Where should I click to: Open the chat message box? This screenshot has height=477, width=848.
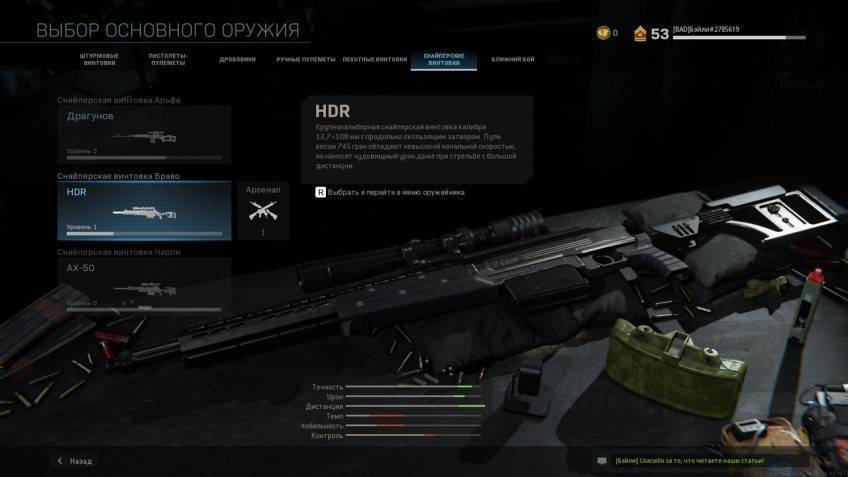tap(700, 460)
